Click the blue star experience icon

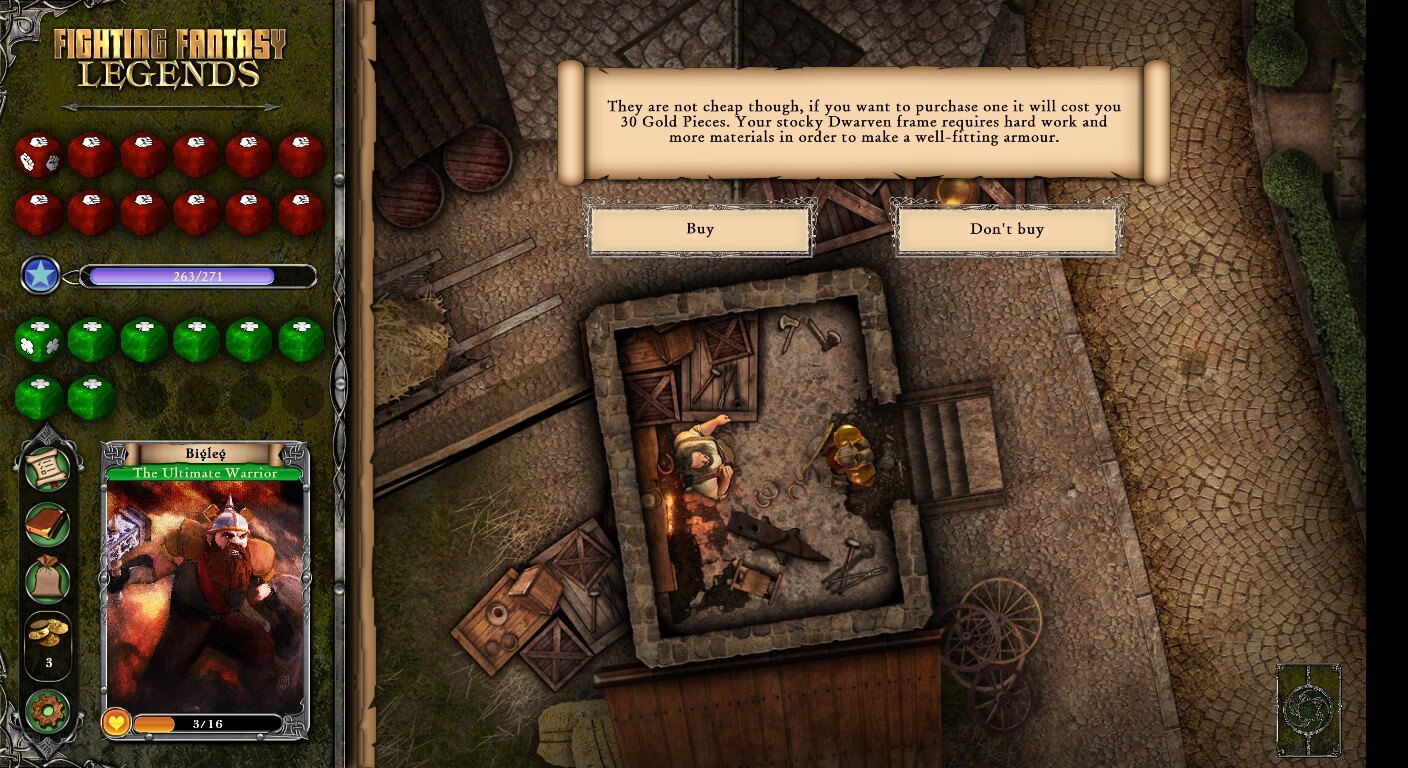[41, 275]
